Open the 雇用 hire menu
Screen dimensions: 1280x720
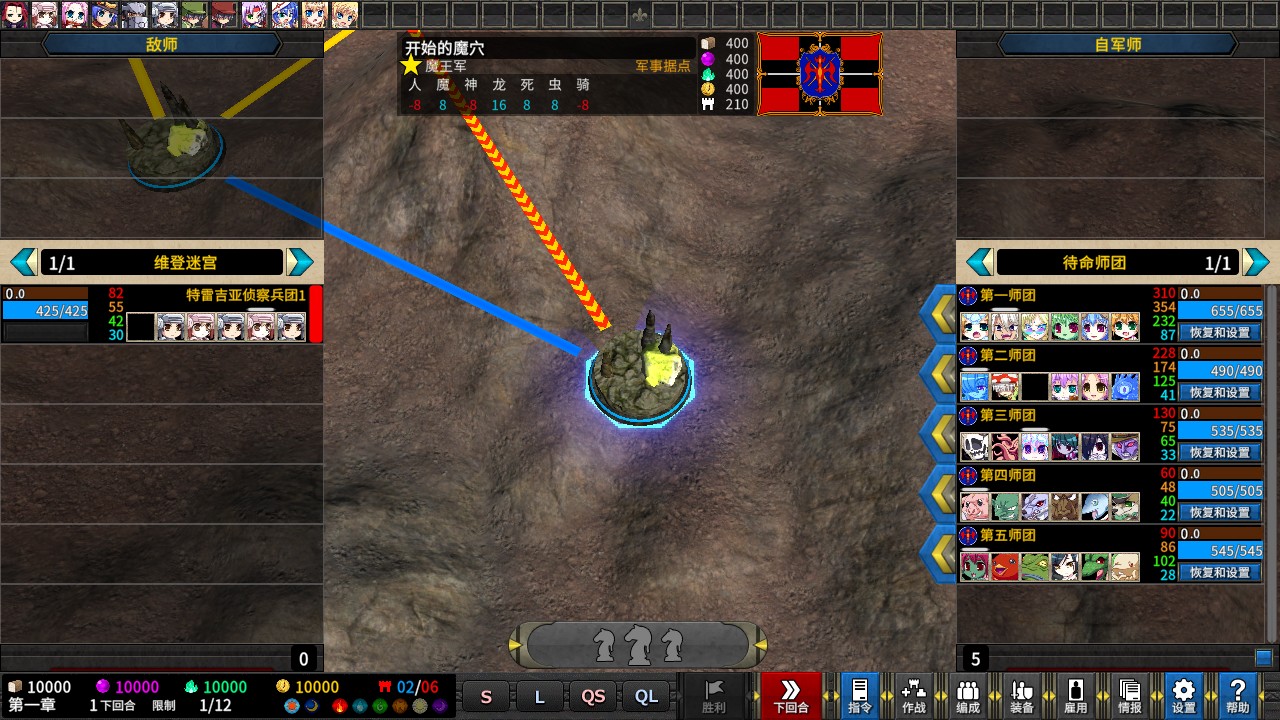click(x=1075, y=695)
